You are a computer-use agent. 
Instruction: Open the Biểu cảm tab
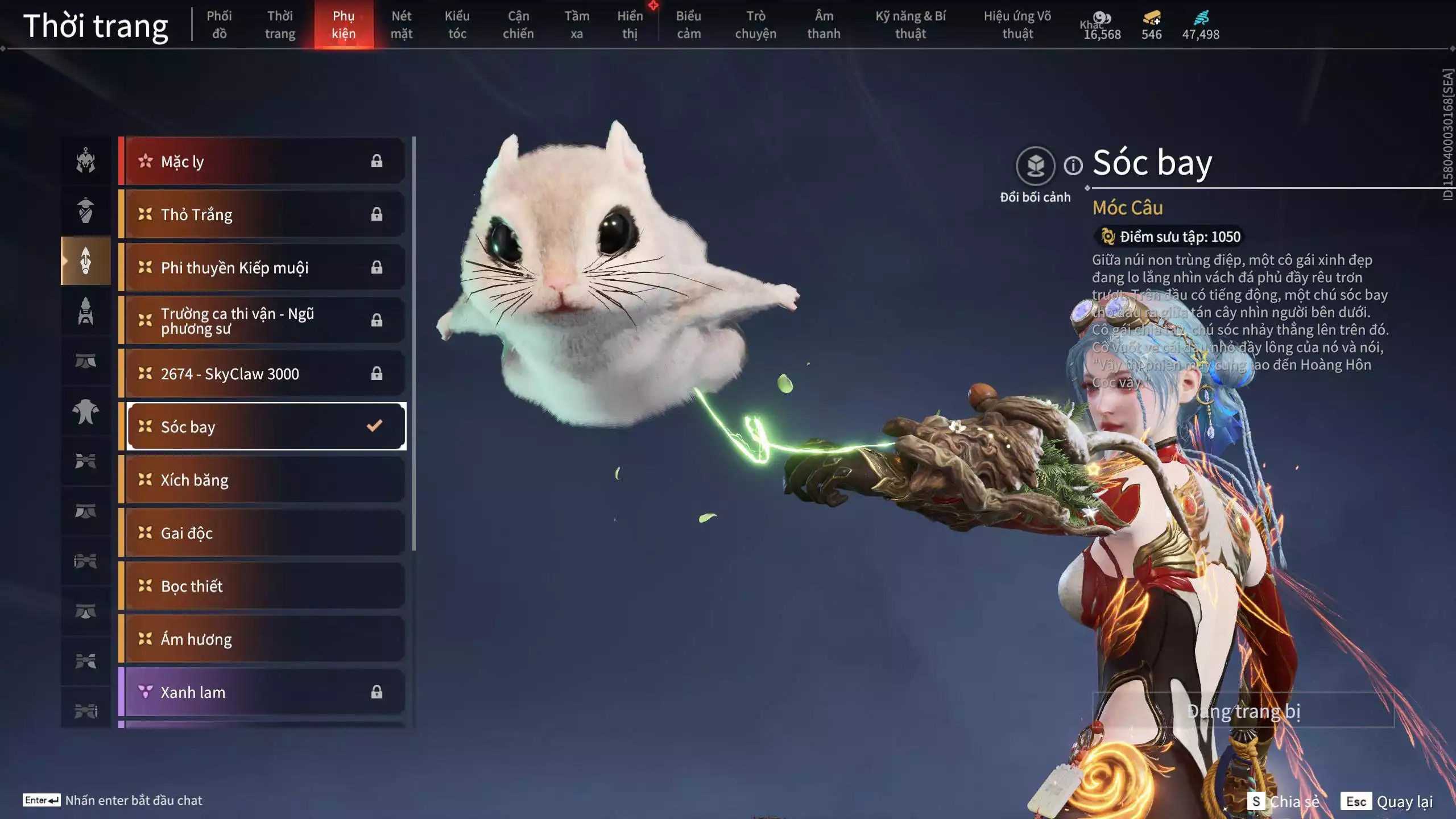pyautogui.click(x=687, y=24)
